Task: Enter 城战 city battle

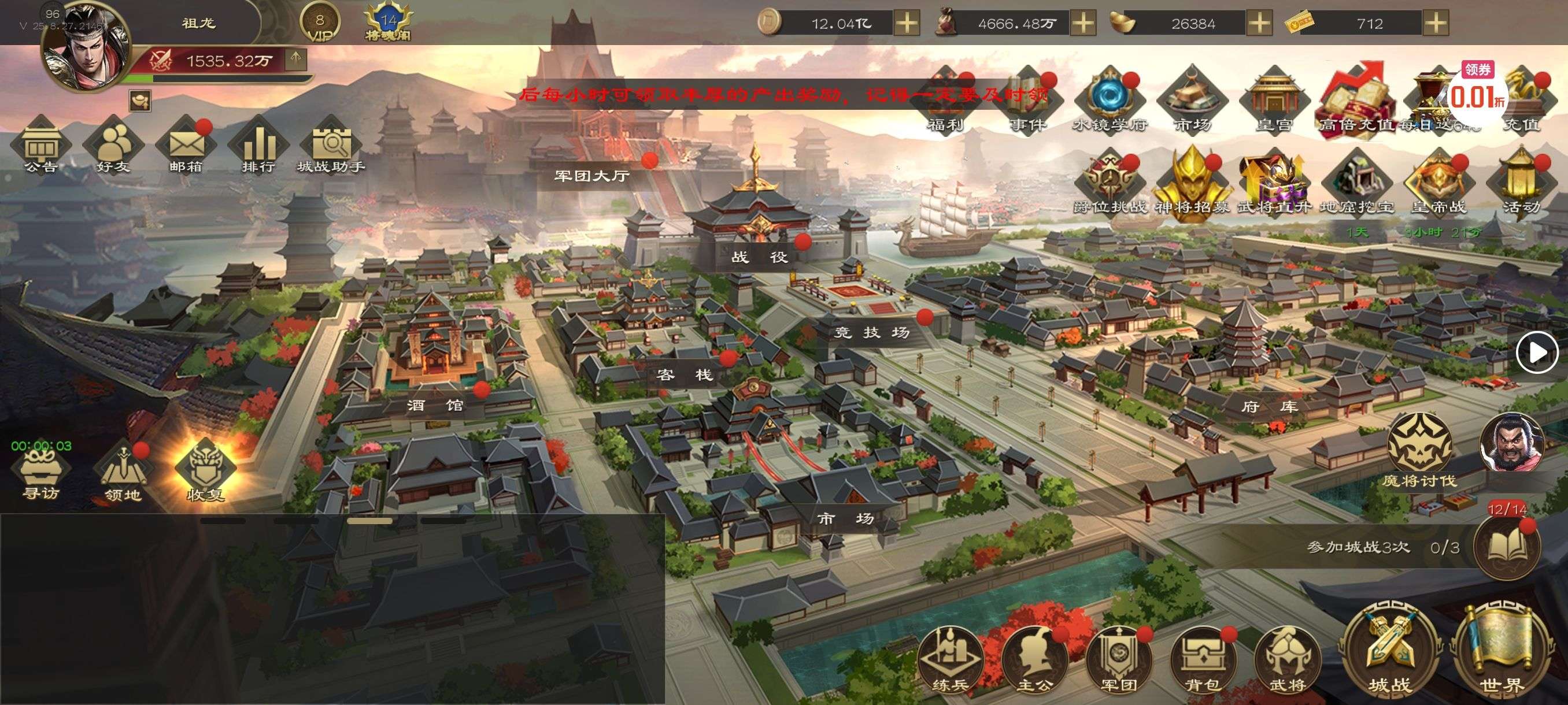Action: click(x=1390, y=651)
